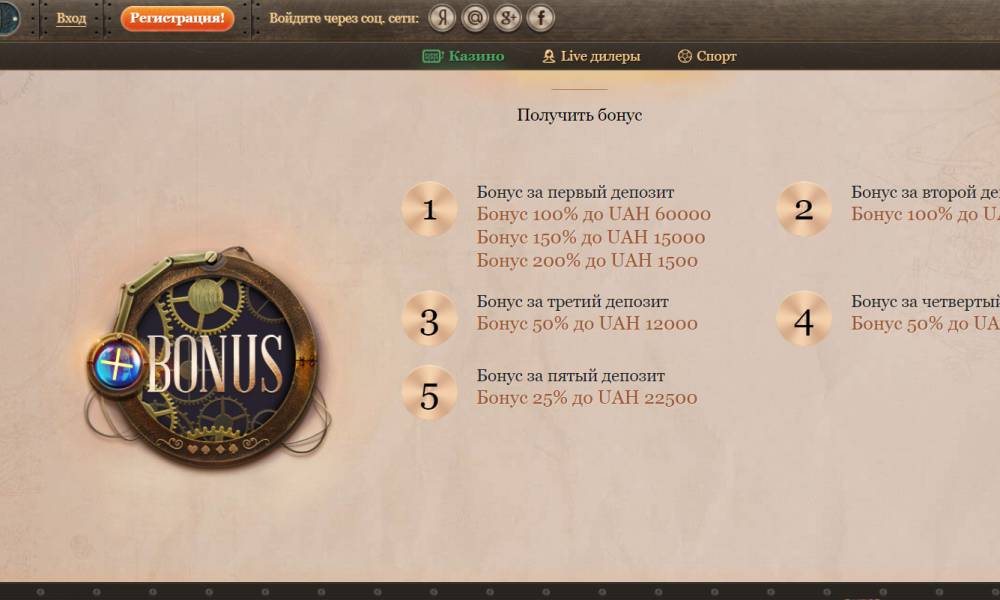Select the number 2 second deposit bonus
The height and width of the screenshot is (600, 1000).
pyautogui.click(x=804, y=210)
